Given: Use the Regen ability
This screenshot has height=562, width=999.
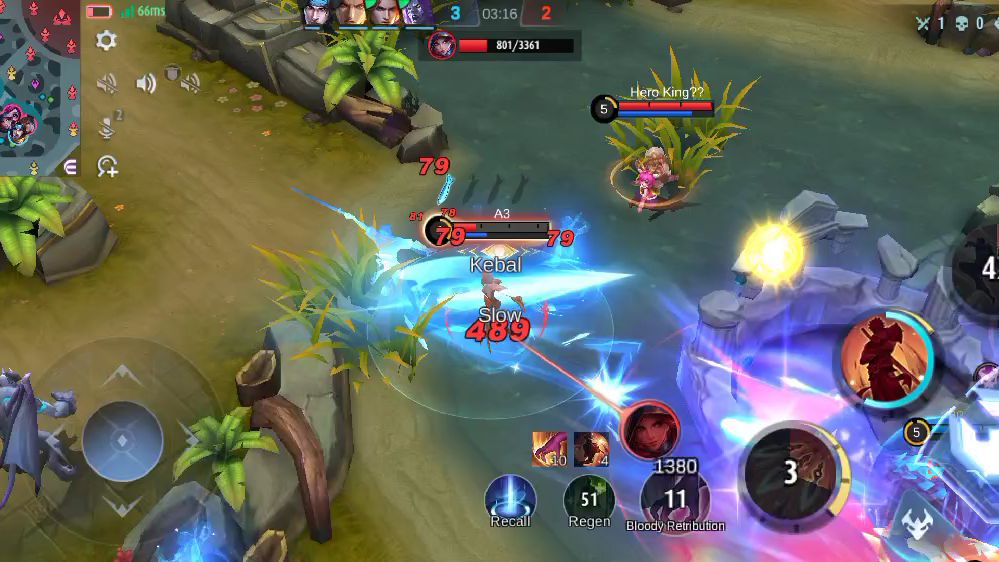Looking at the screenshot, I should (589, 499).
